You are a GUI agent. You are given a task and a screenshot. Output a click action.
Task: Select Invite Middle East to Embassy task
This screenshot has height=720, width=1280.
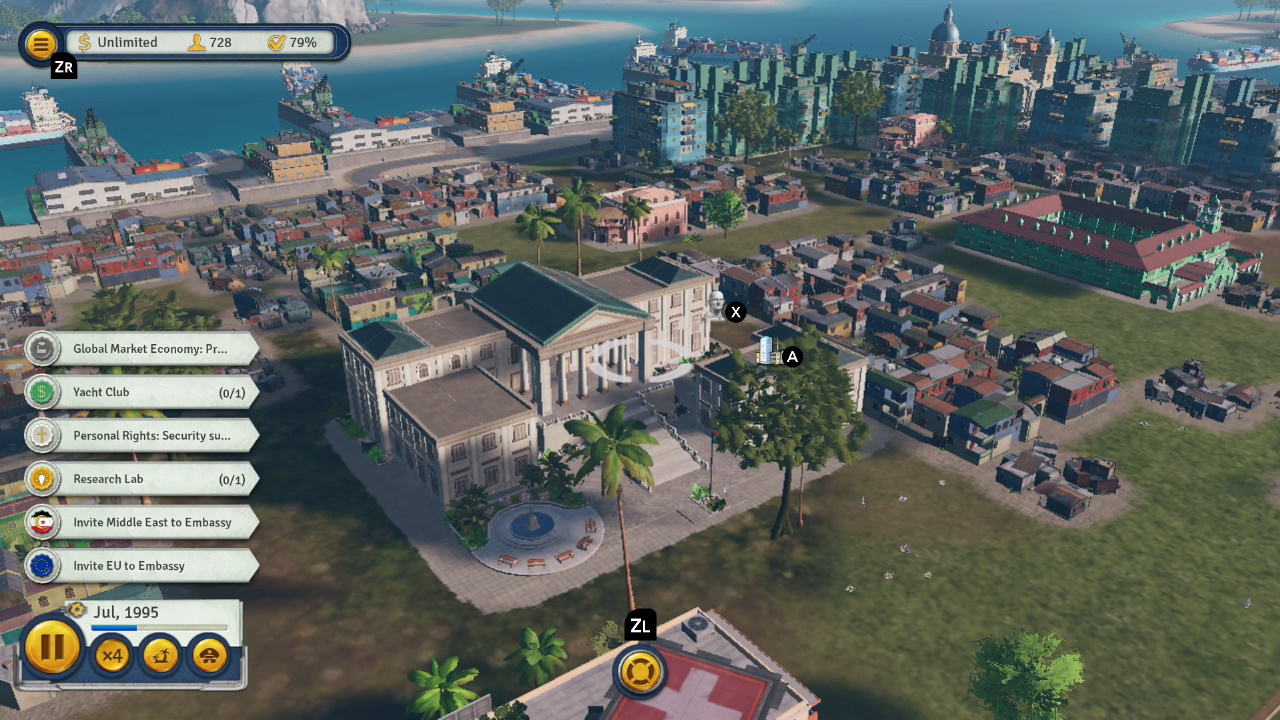tap(150, 522)
